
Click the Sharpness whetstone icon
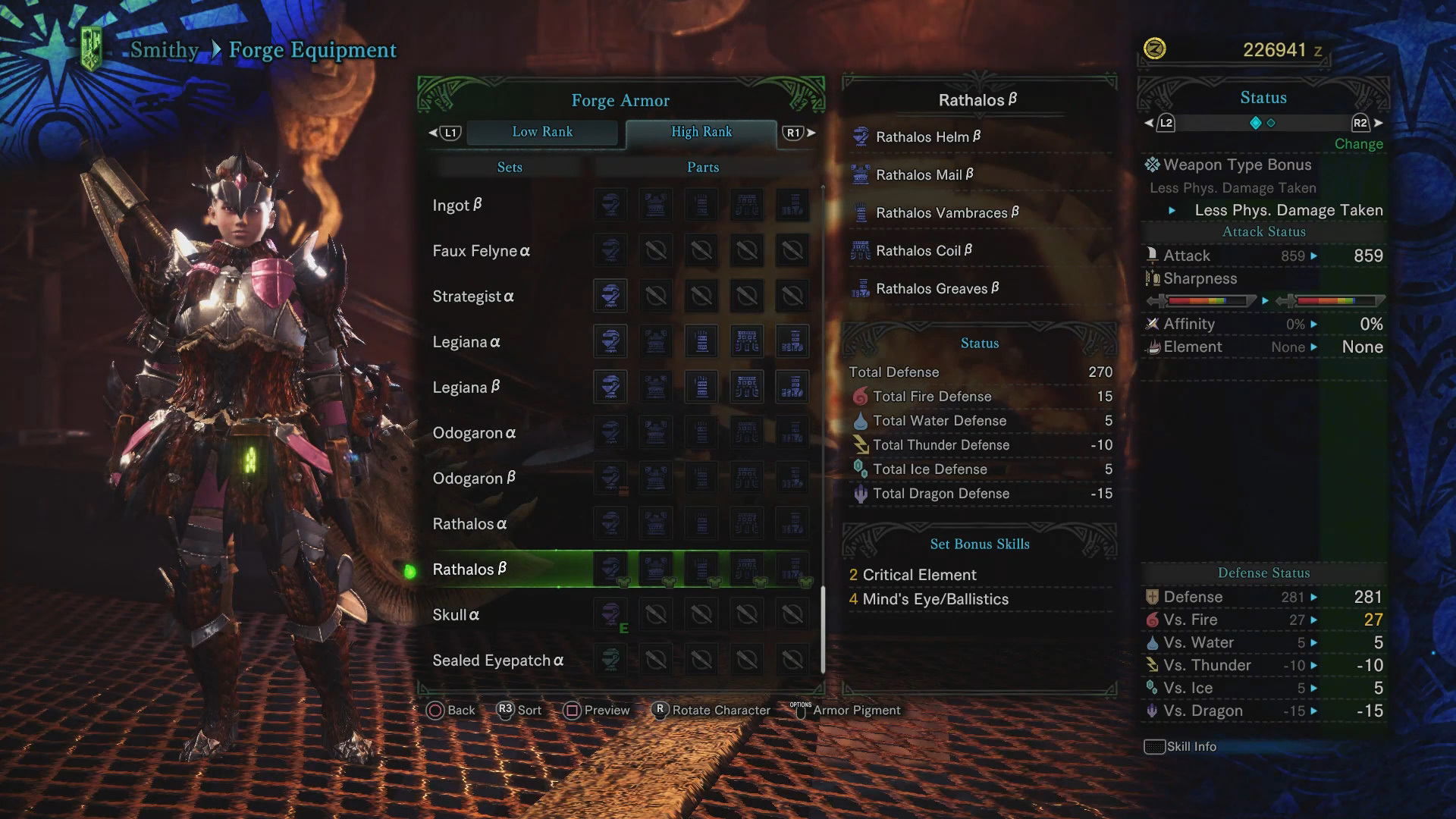1154,279
